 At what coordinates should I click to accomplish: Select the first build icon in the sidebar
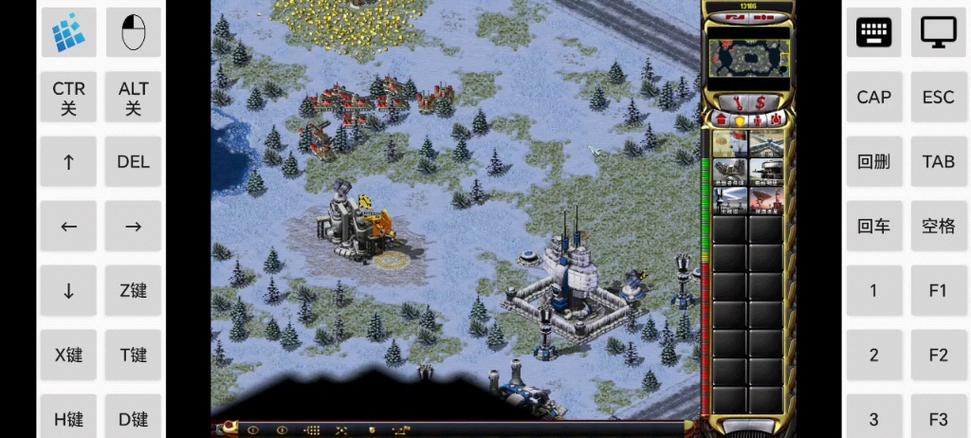pos(729,143)
